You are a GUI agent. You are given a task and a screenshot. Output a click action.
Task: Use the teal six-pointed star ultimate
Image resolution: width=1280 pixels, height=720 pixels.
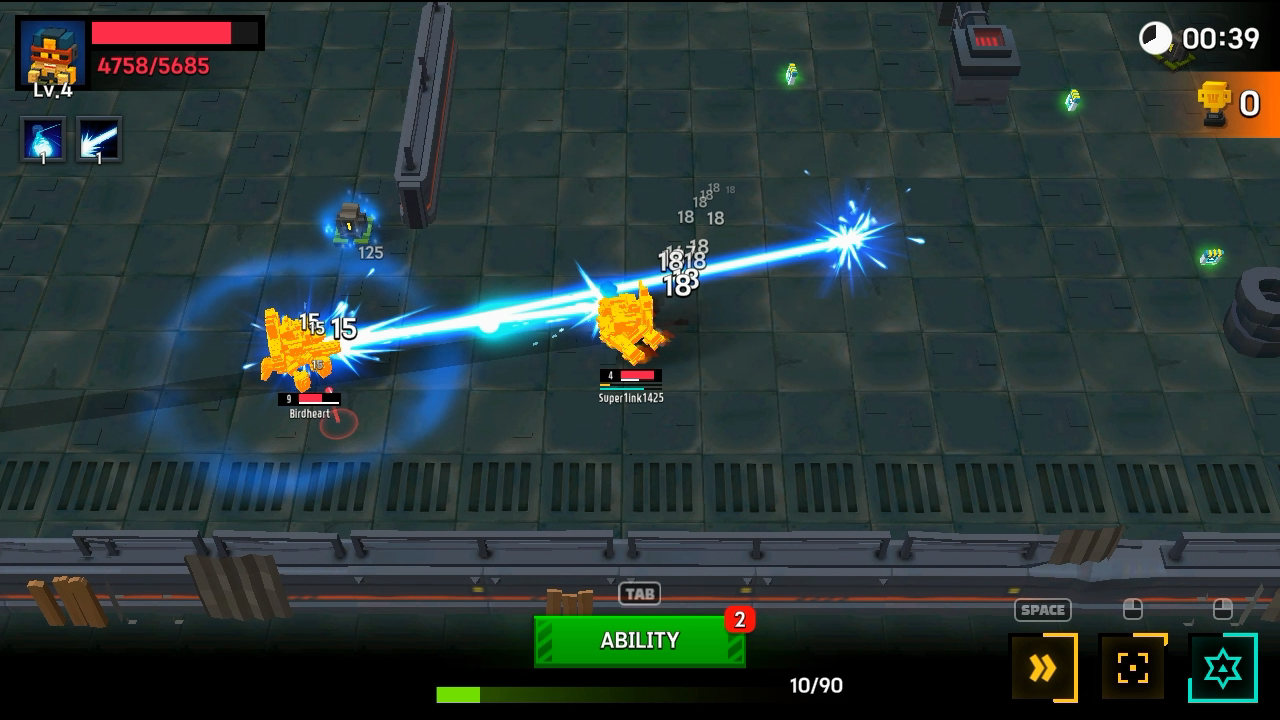point(1222,668)
